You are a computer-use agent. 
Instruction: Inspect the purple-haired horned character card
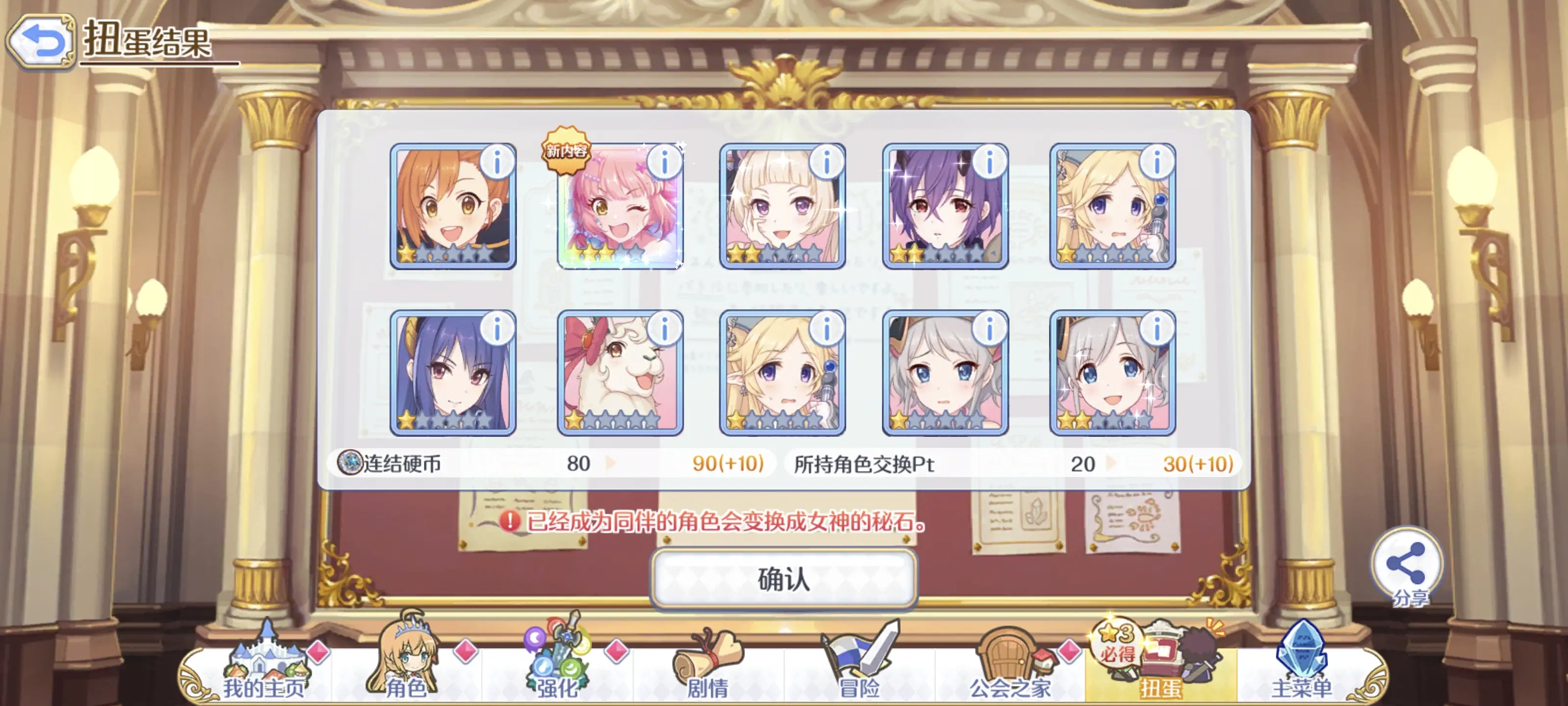(944, 206)
